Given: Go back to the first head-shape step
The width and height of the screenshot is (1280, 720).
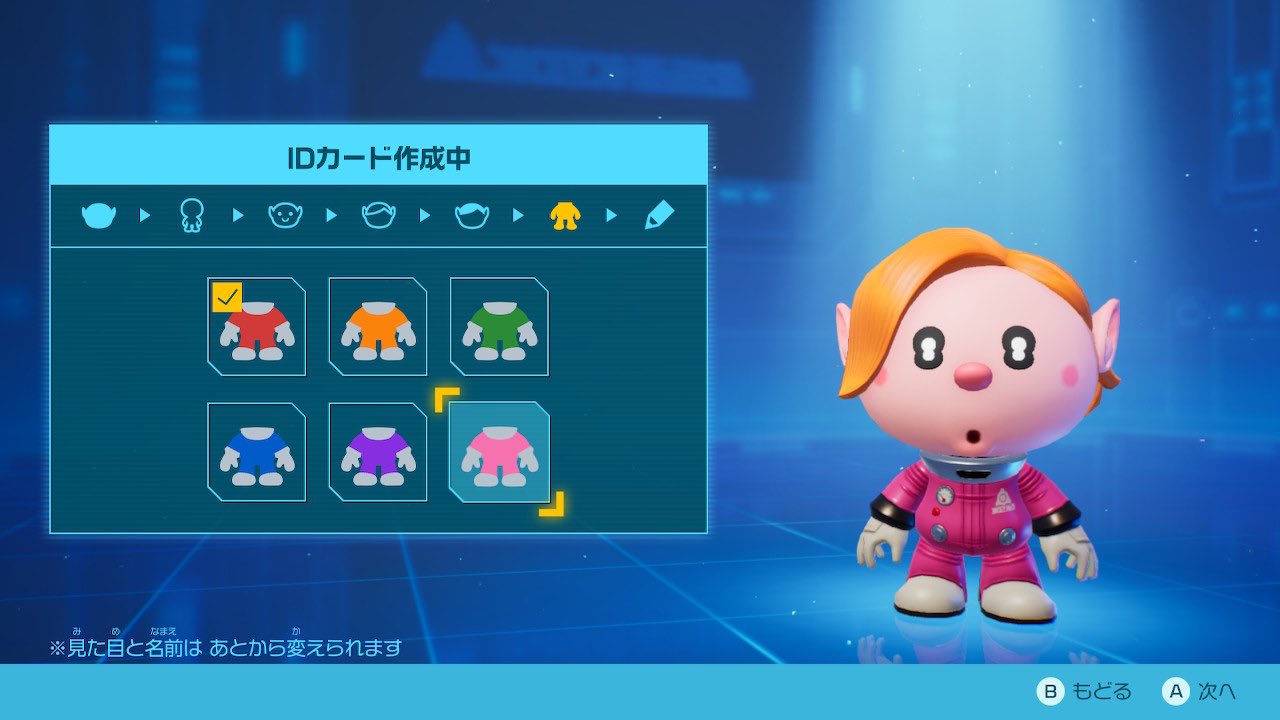Looking at the screenshot, I should 99,215.
